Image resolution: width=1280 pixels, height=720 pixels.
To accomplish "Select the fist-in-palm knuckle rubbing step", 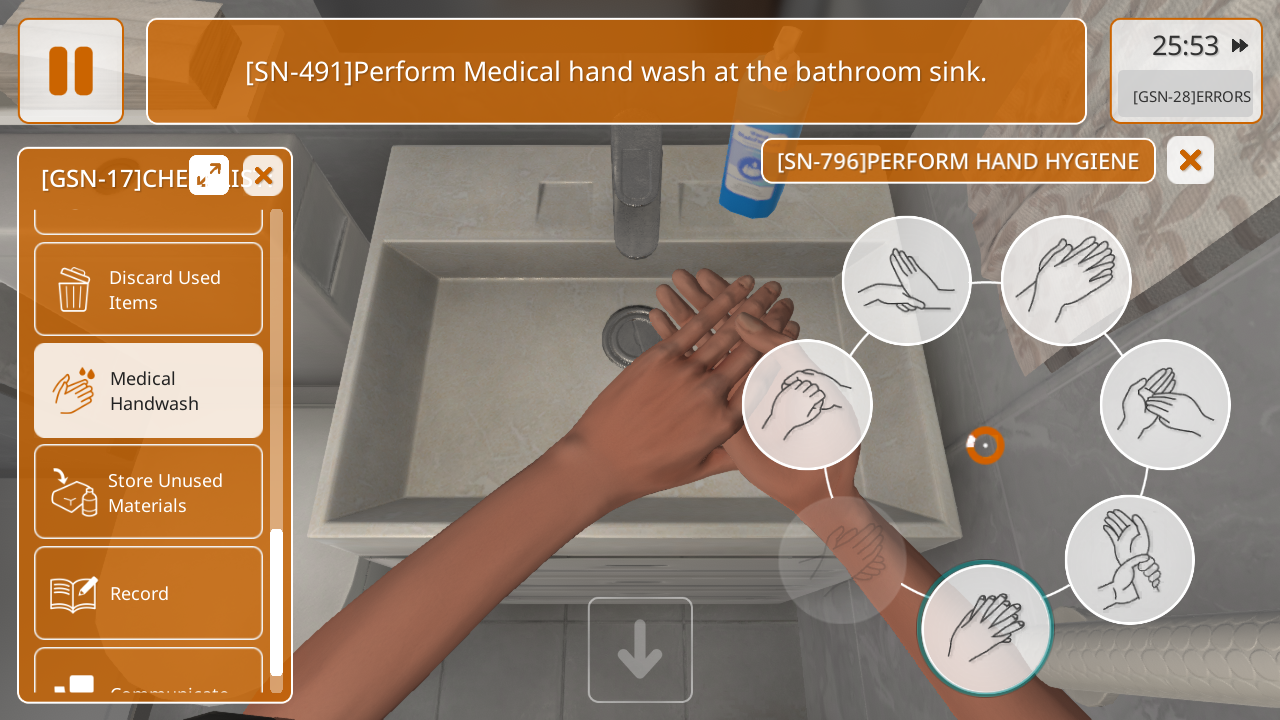I will click(x=807, y=404).
